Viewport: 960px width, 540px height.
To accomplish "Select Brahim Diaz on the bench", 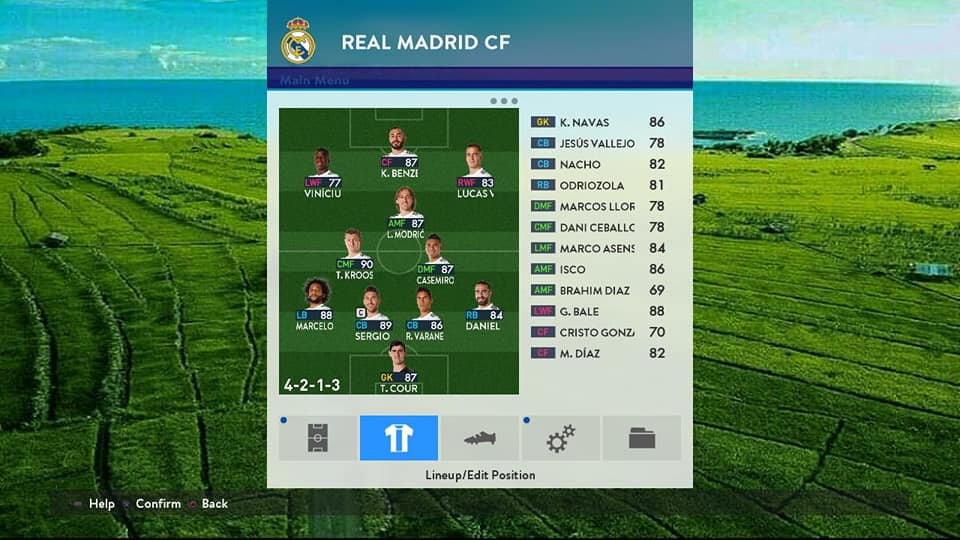I will point(598,290).
